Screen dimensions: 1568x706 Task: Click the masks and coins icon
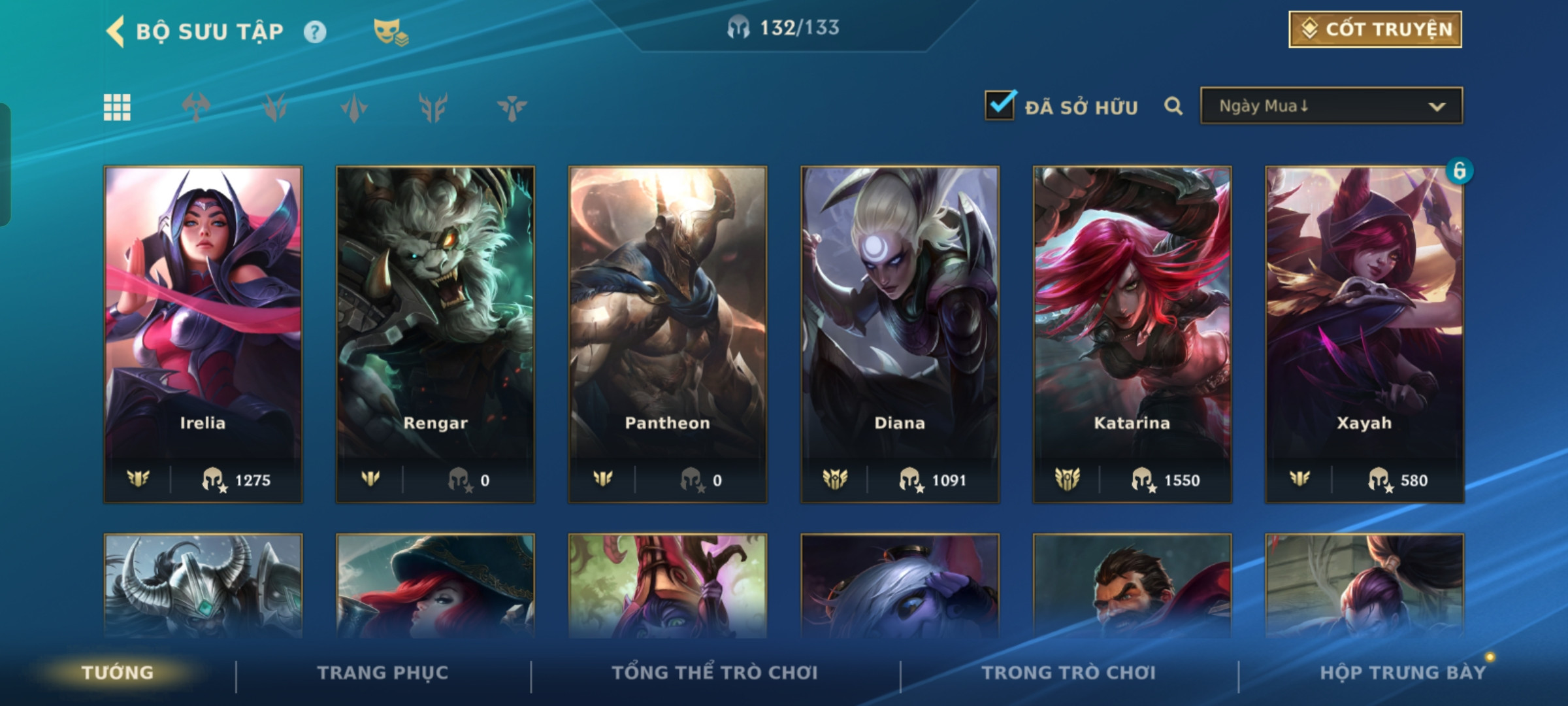390,31
